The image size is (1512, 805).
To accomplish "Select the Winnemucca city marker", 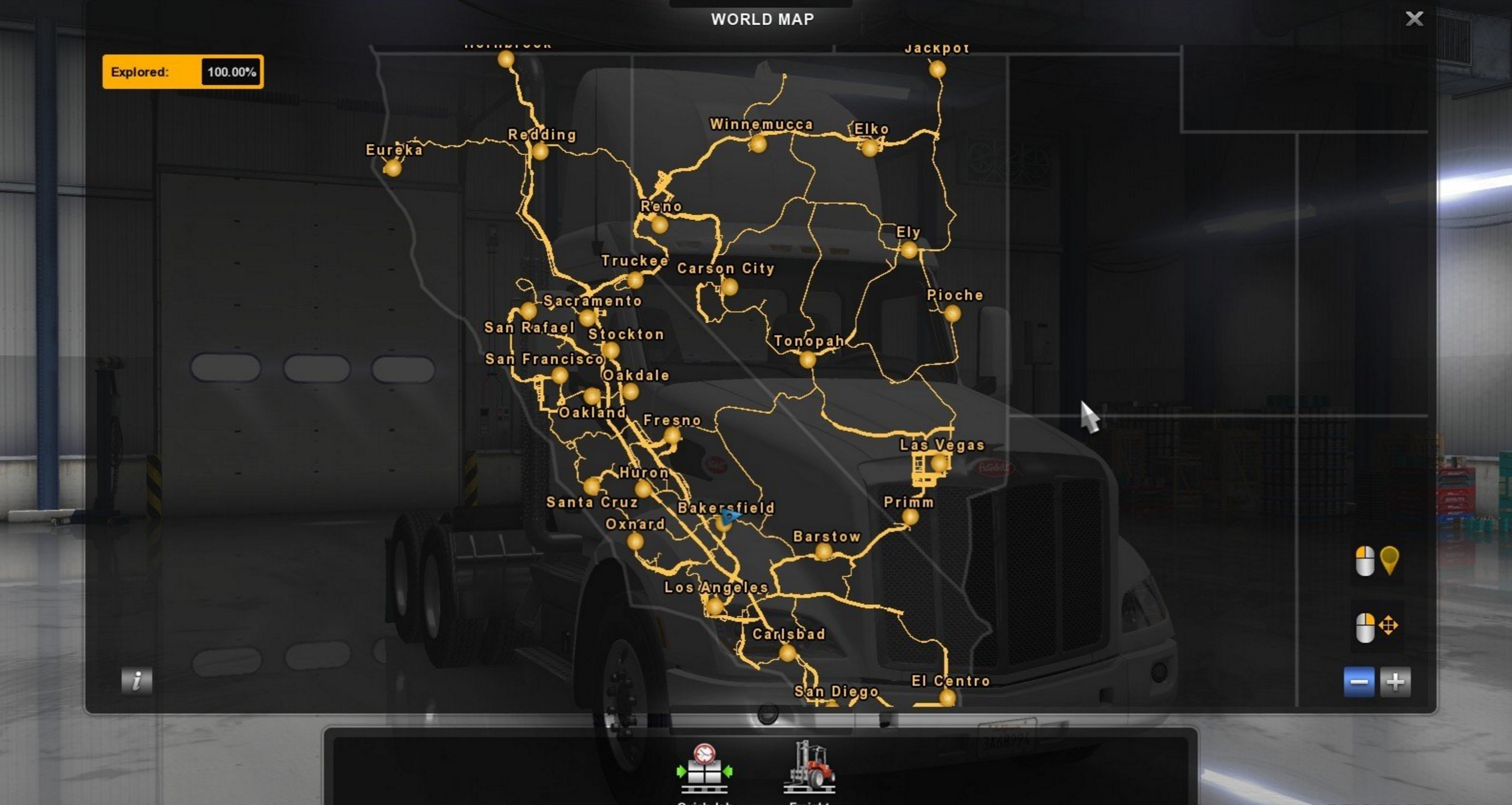I will tap(758, 144).
